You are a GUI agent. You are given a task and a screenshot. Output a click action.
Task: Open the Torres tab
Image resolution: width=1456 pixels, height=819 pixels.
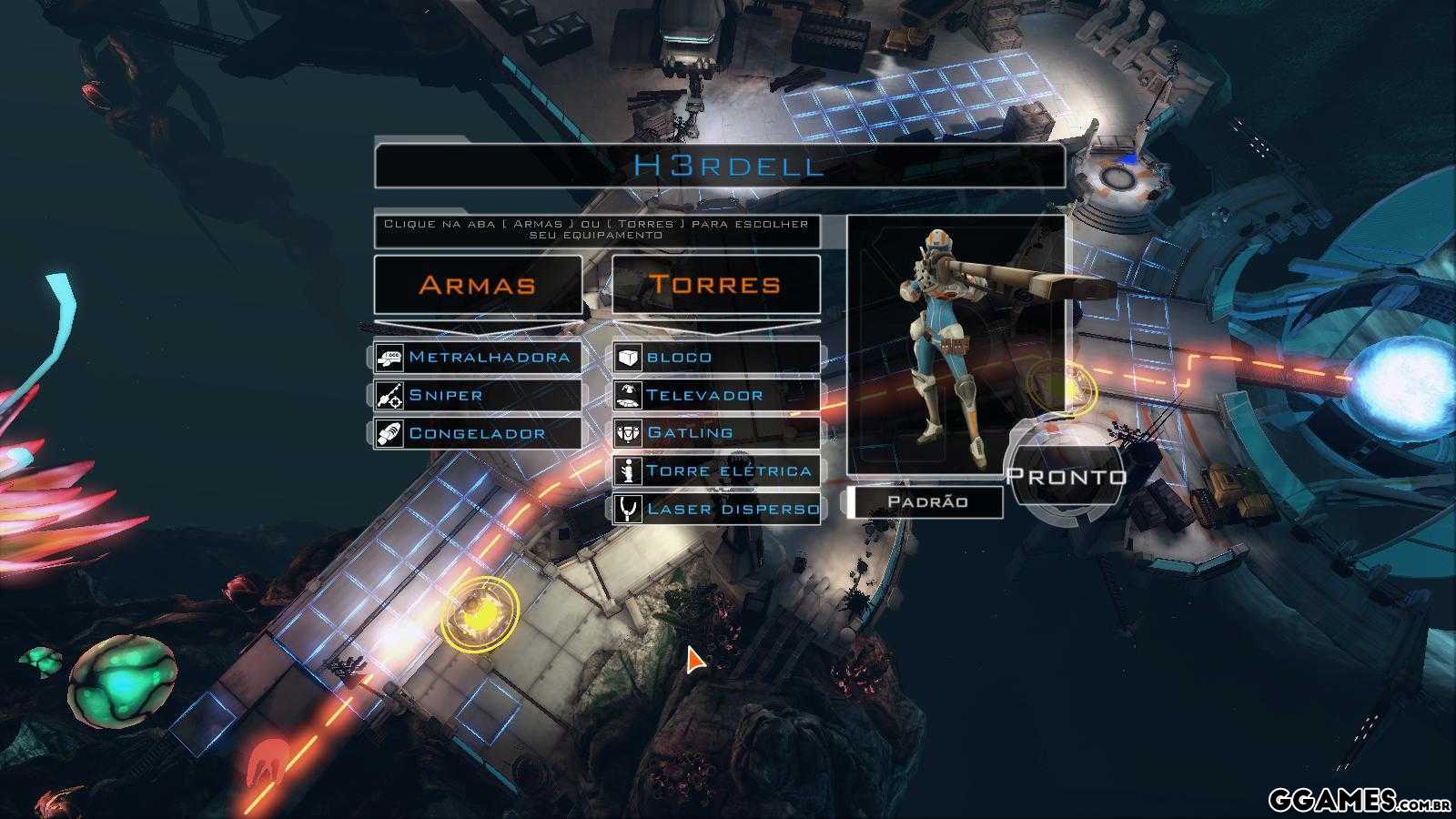tap(716, 285)
